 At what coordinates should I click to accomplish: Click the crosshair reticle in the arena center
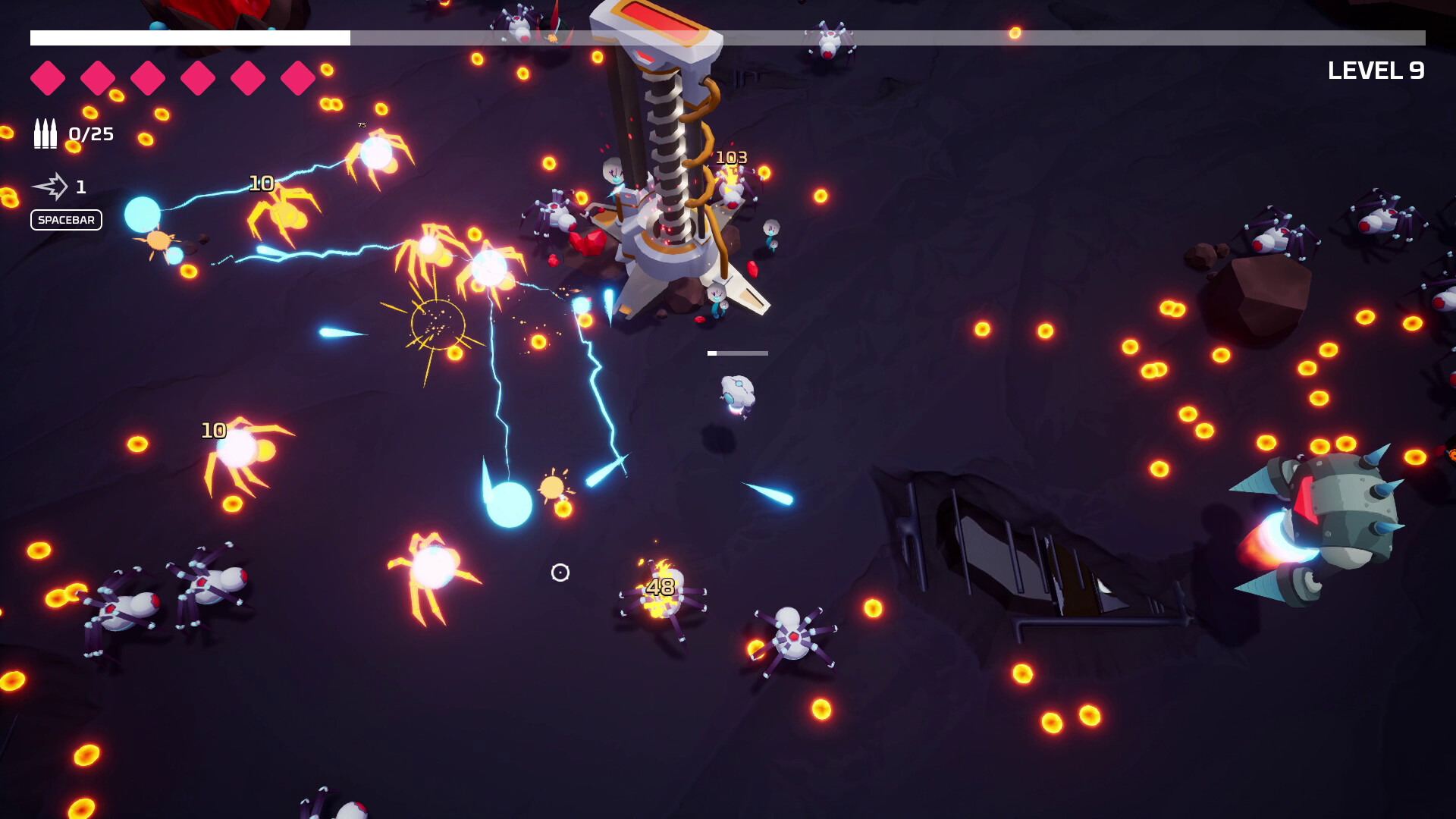tap(560, 573)
